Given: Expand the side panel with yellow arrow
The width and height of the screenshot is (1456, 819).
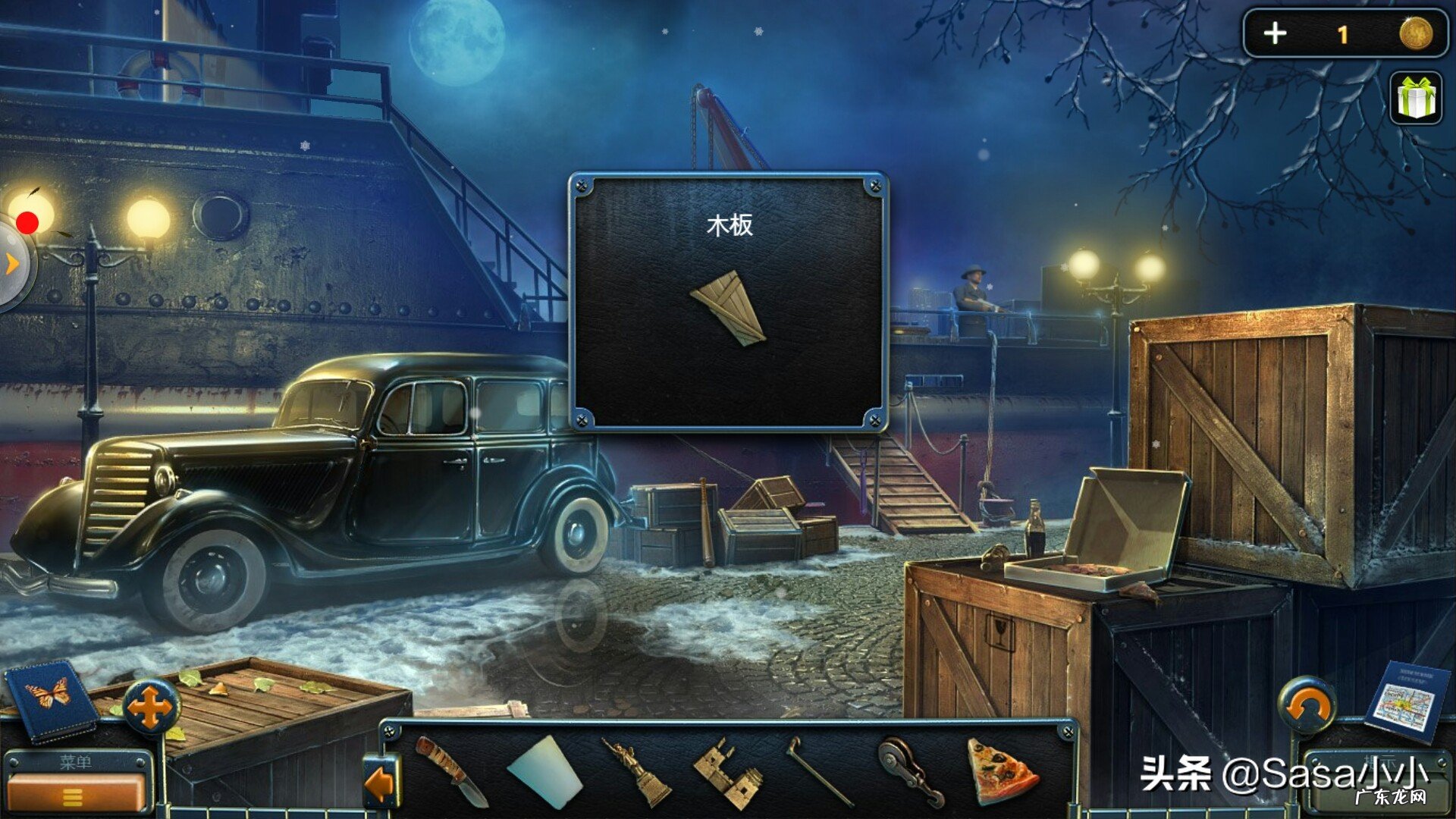Looking at the screenshot, I should [x=12, y=264].
